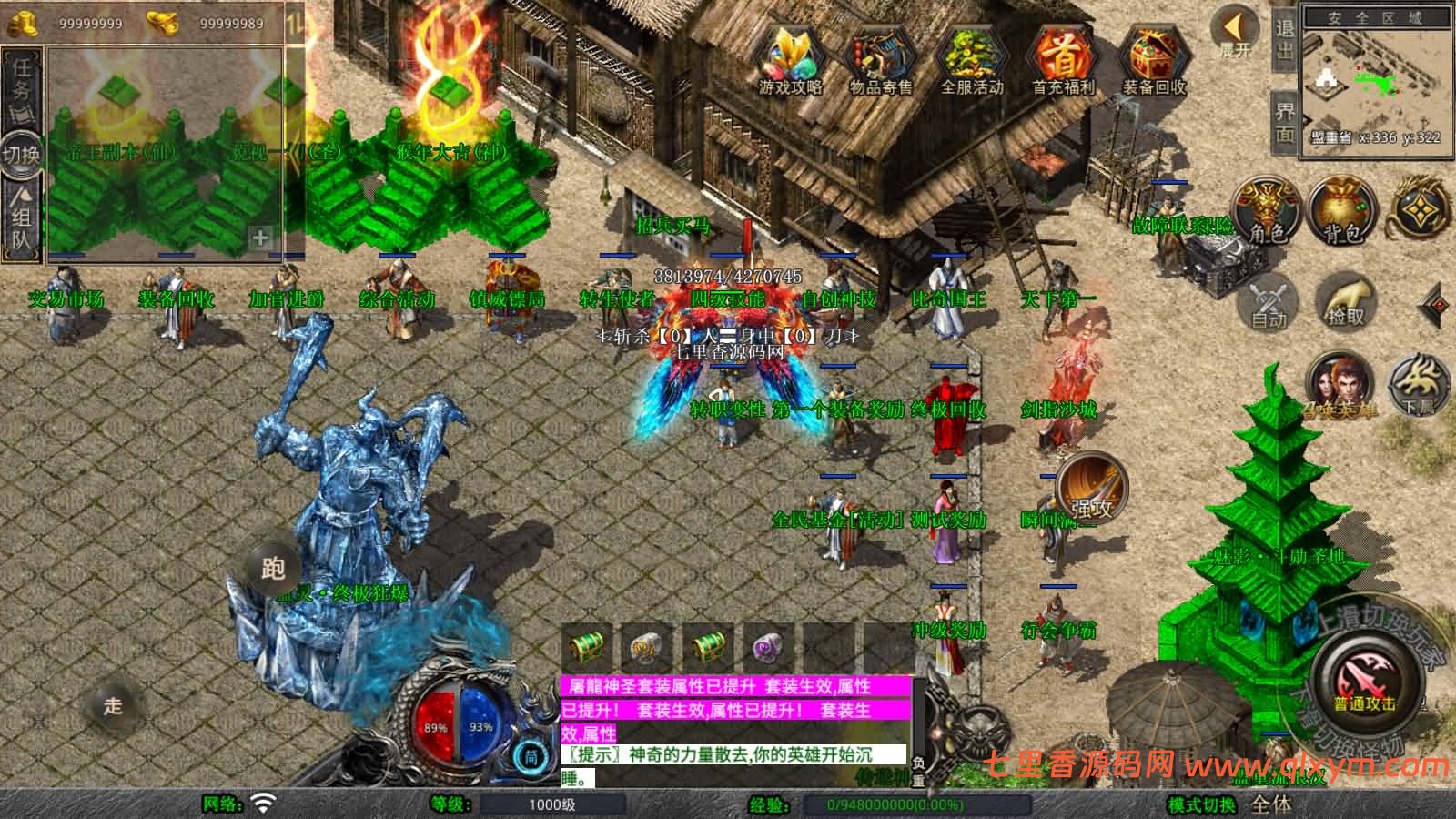Switch to 跑 run movement mode
Image resolution: width=1456 pixels, height=819 pixels.
point(273,568)
